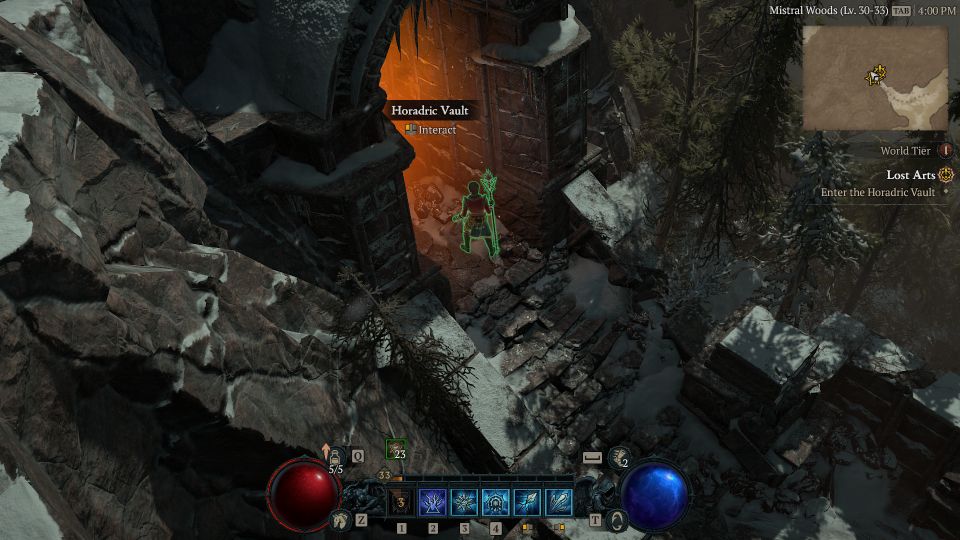Activate the first skill slot with the shield
The width and height of the screenshot is (960, 540).
point(401,502)
